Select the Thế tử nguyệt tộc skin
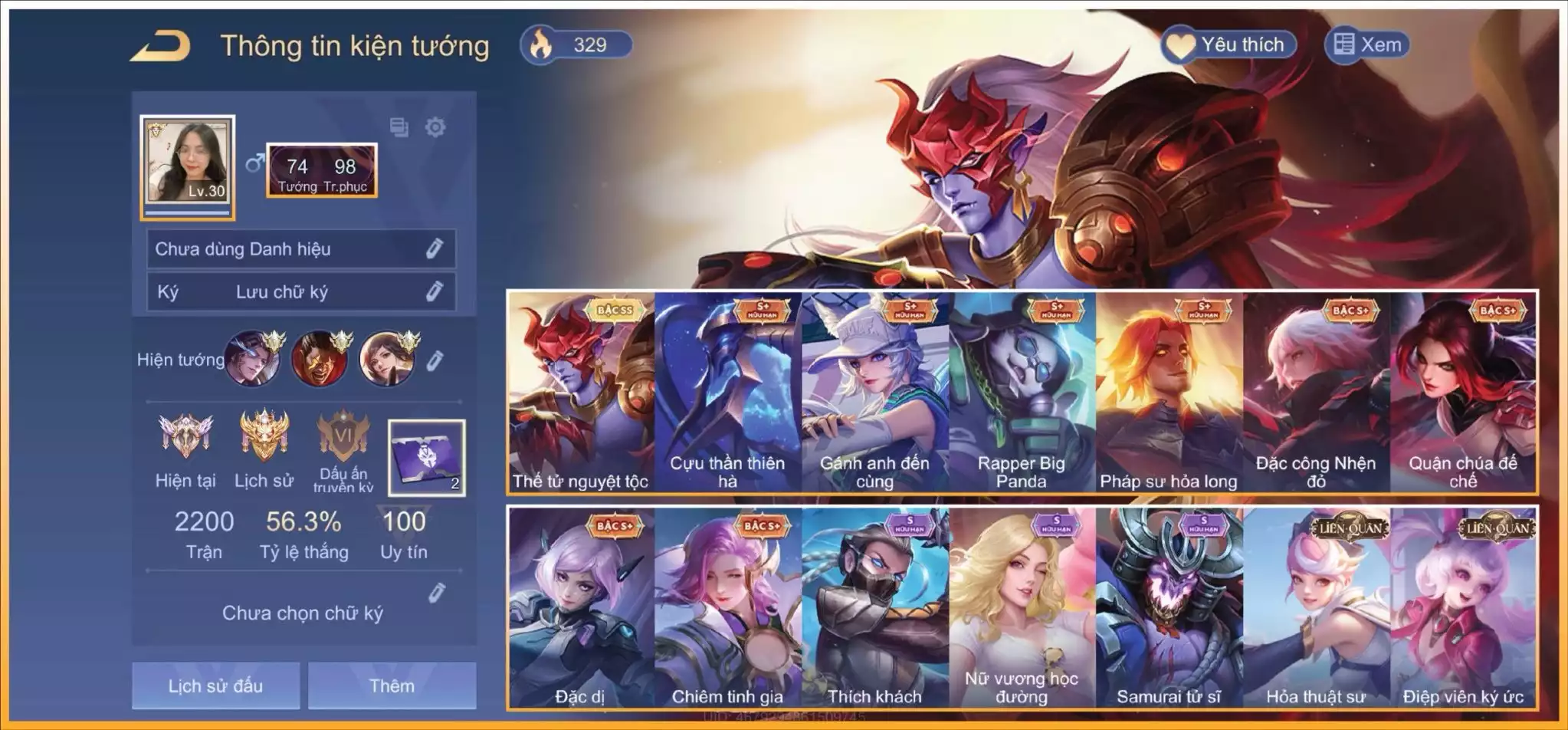 point(581,393)
